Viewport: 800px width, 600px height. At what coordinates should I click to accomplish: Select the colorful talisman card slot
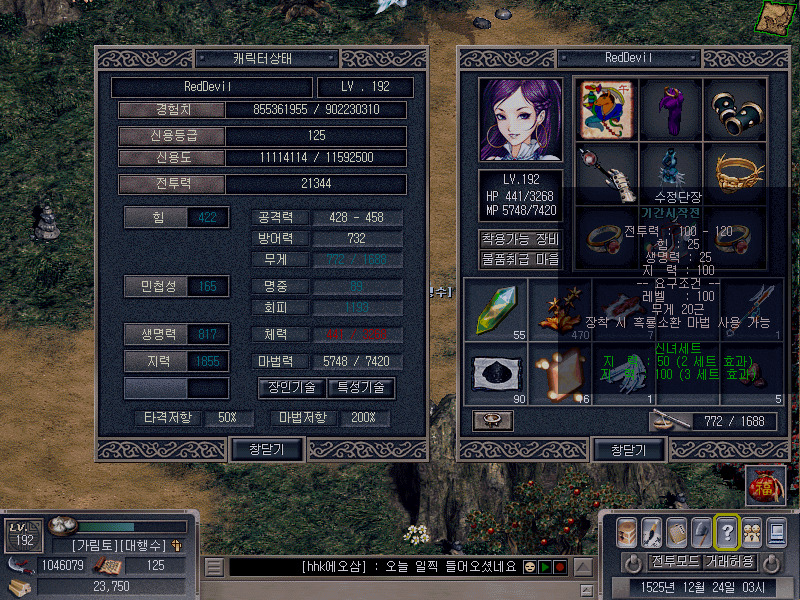pos(607,110)
